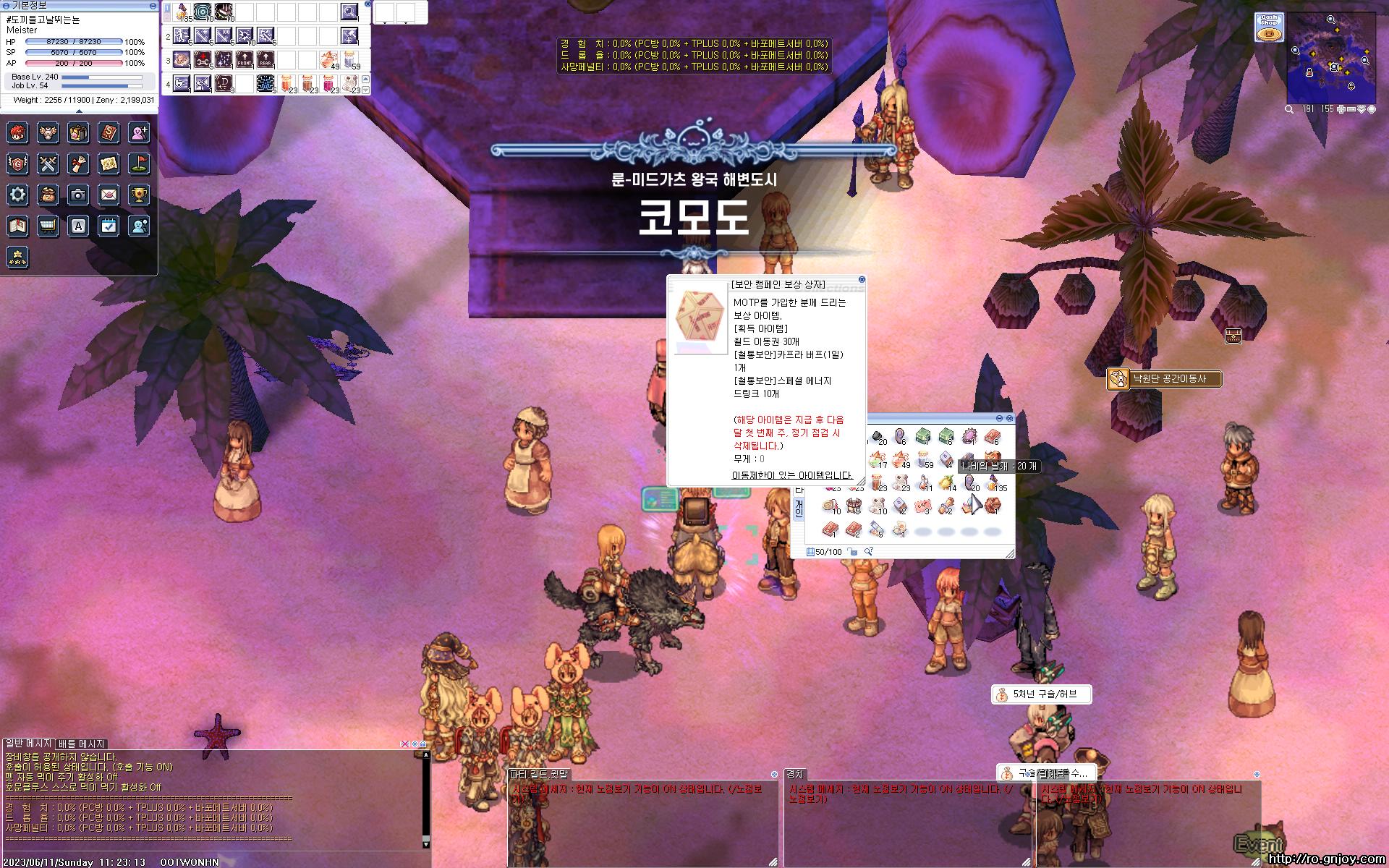
Task: Minimize the inventory window
Action: point(1000,418)
